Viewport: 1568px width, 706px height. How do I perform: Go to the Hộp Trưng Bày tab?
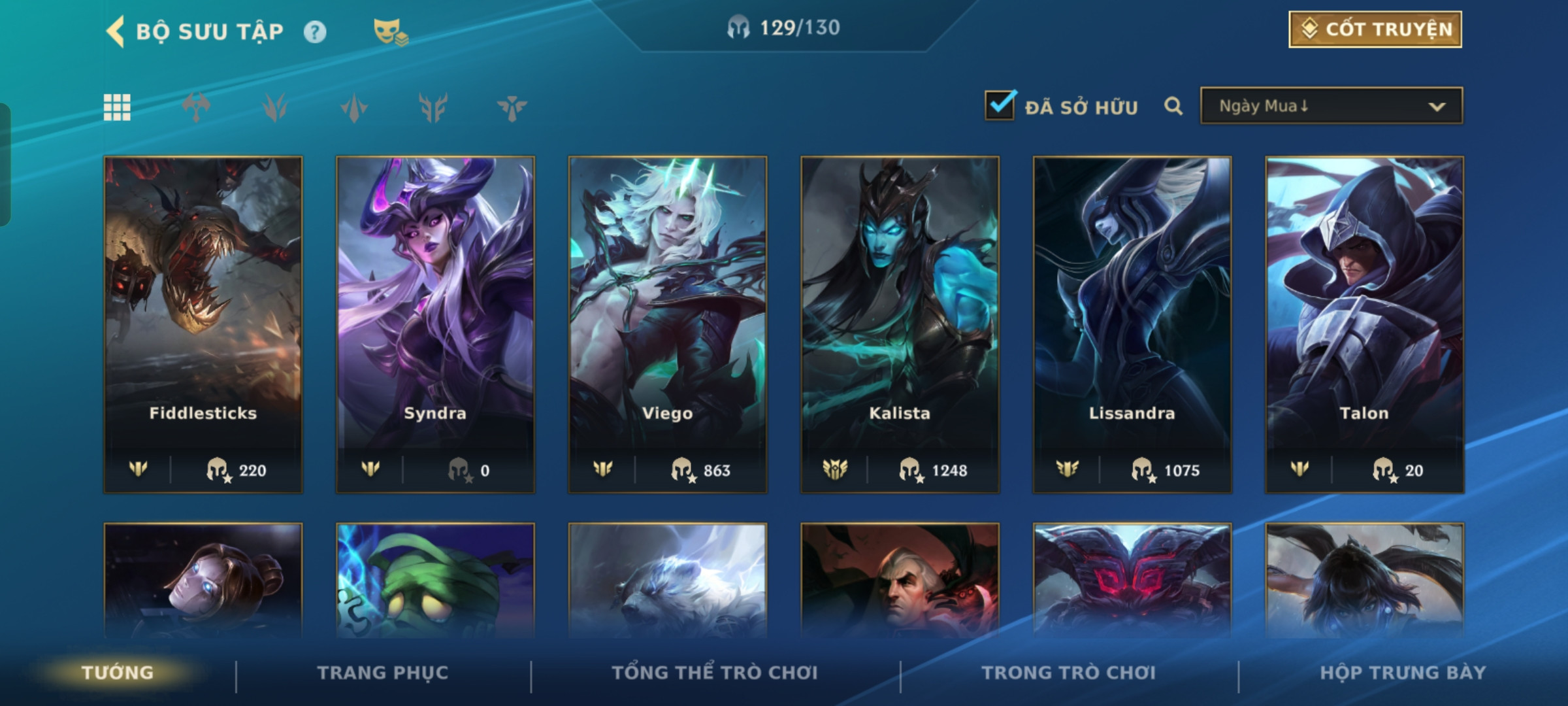(1403, 673)
